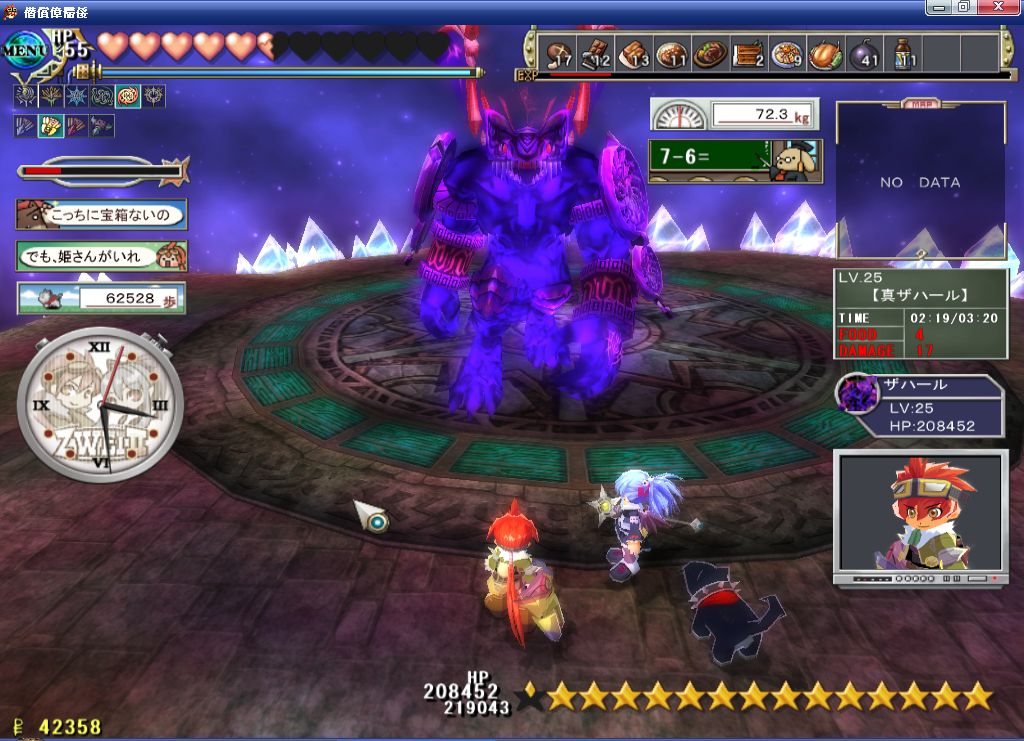Click the minimap panel showing NO DATA
1024x741 pixels.
[x=920, y=182]
